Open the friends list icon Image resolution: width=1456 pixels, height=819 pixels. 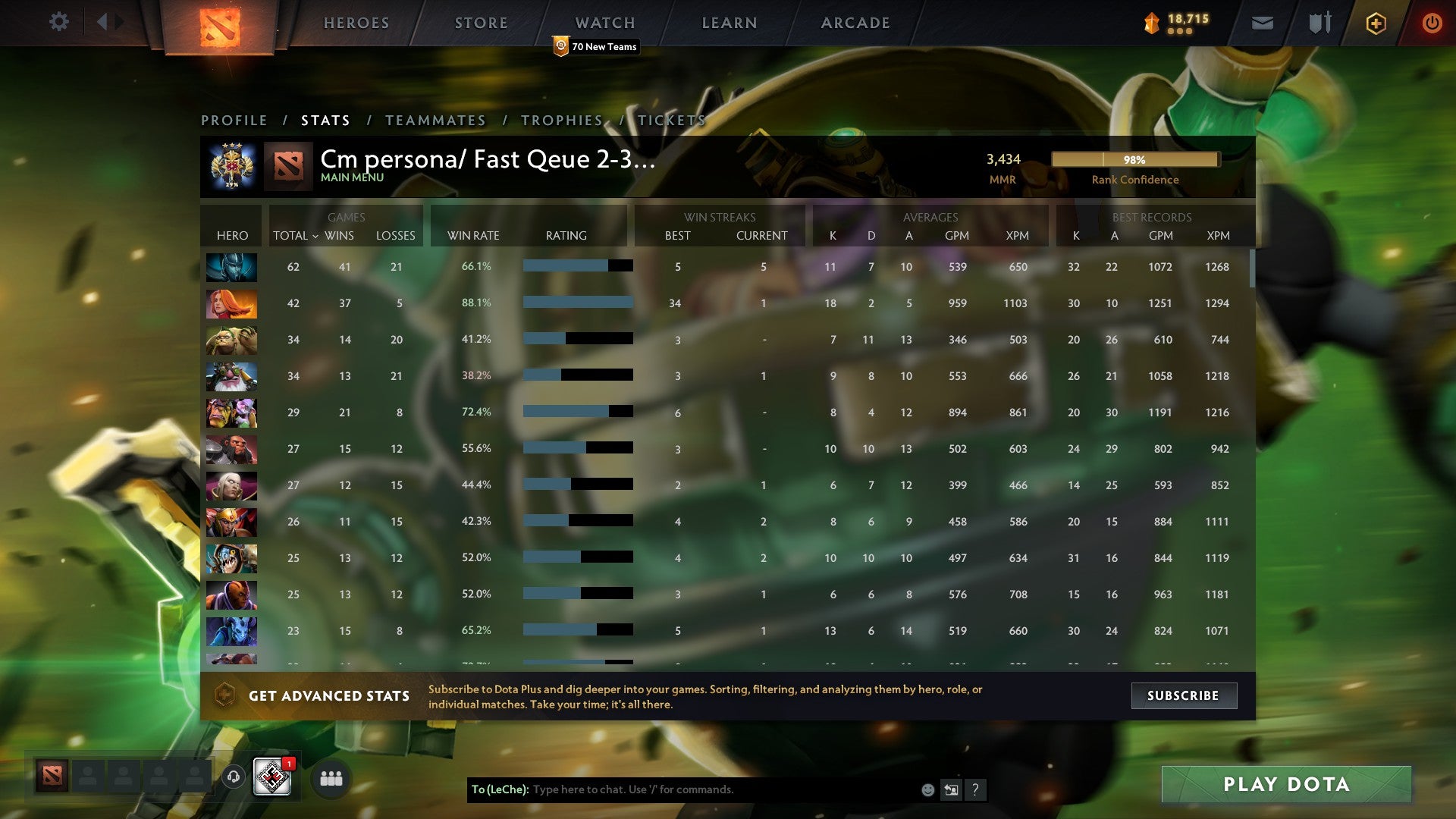[330, 778]
